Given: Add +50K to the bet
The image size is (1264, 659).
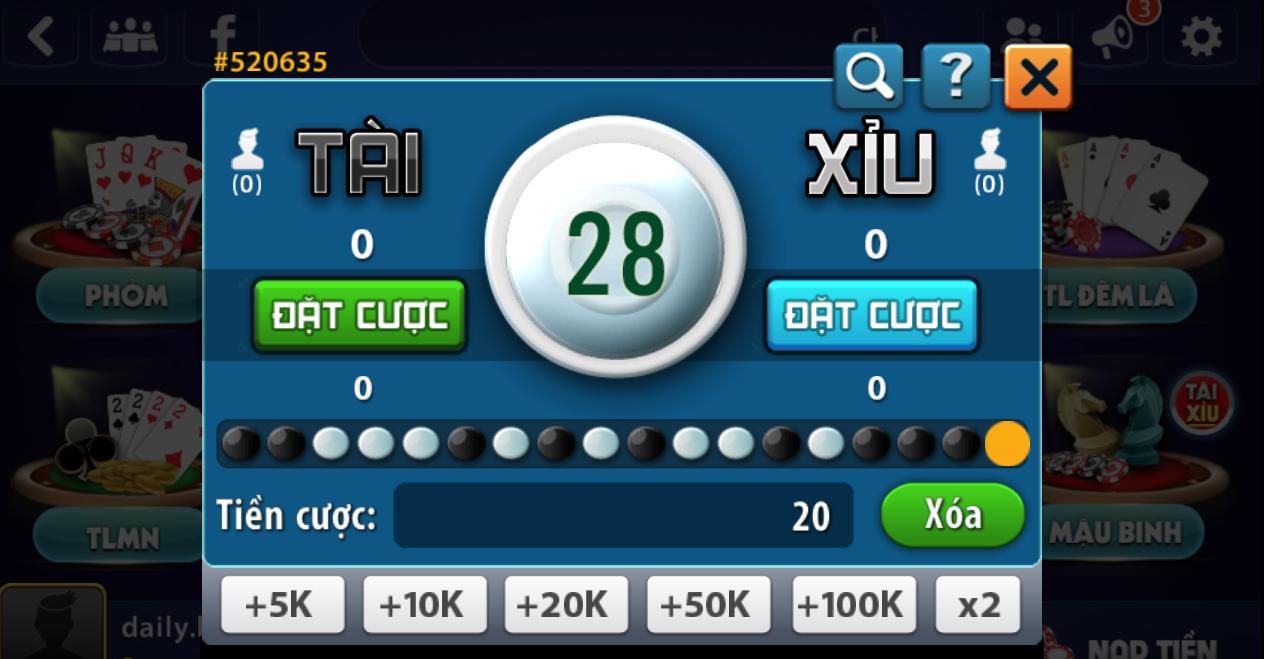Looking at the screenshot, I should click(x=708, y=604).
